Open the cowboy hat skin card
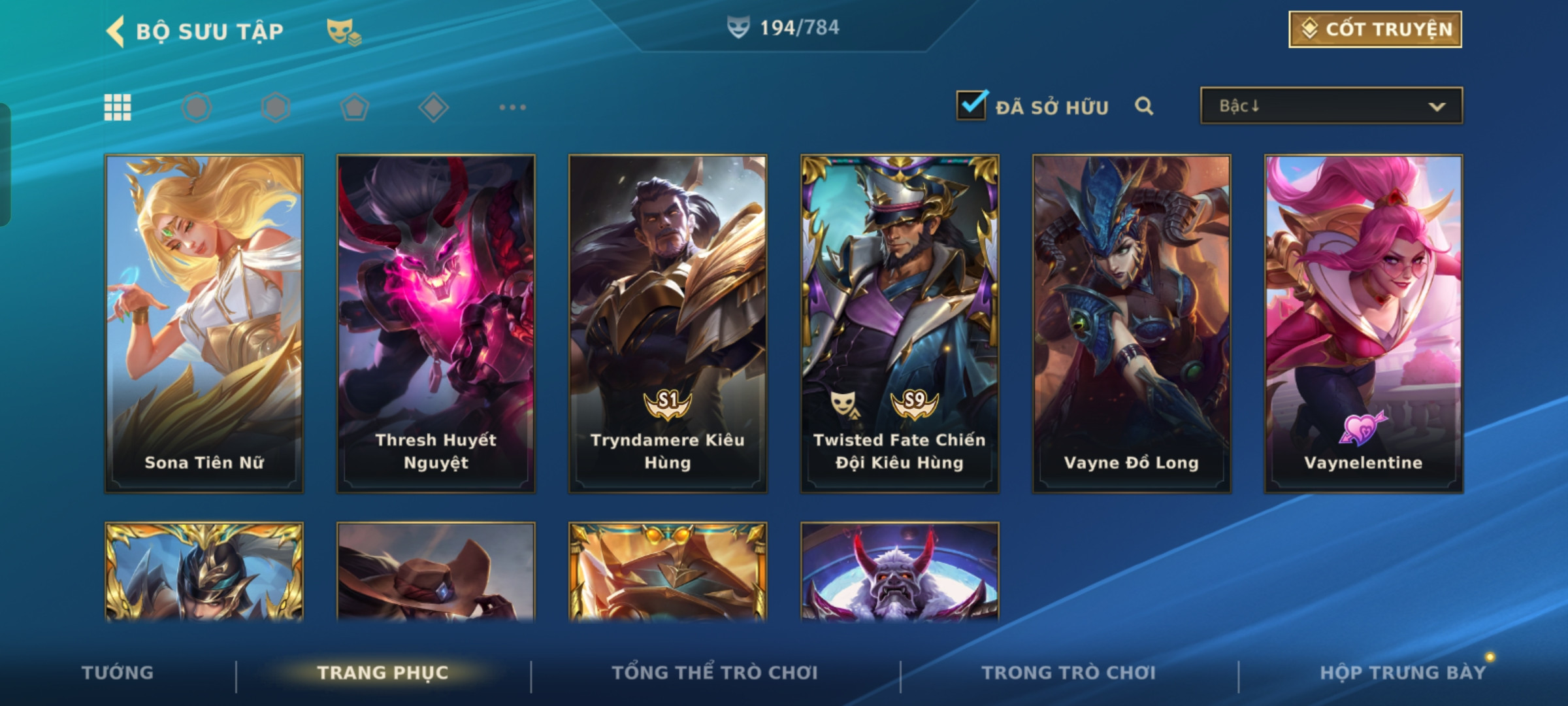The image size is (1568, 706). [x=436, y=571]
